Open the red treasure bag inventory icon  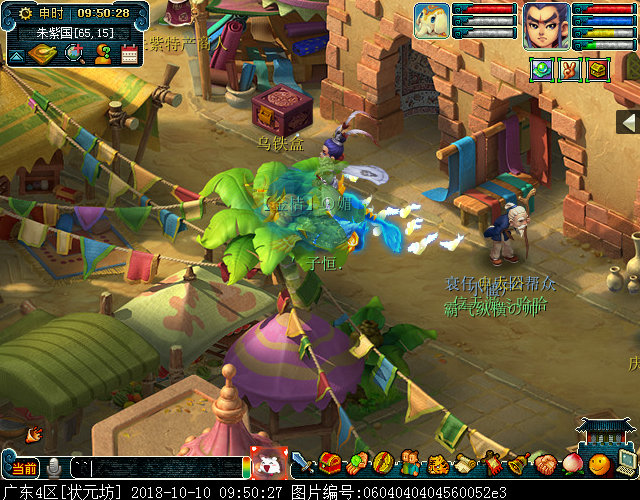329,464
